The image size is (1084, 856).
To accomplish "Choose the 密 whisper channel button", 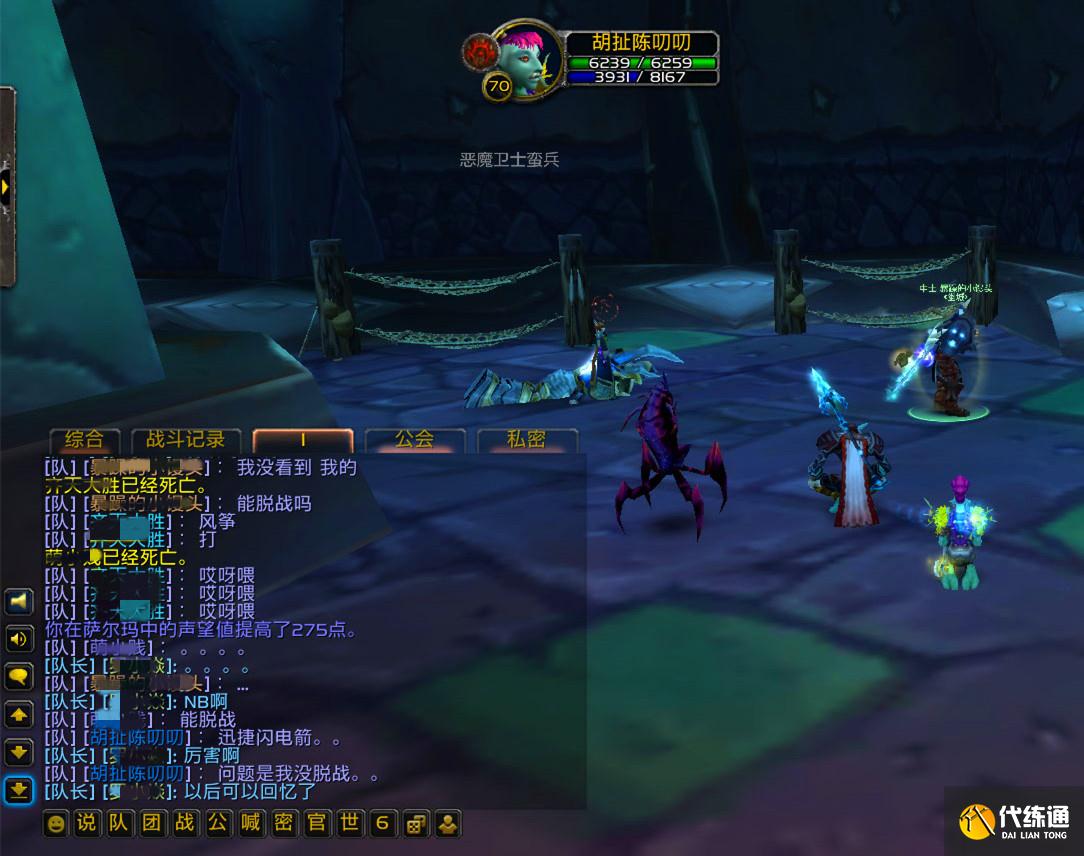I will tap(284, 824).
